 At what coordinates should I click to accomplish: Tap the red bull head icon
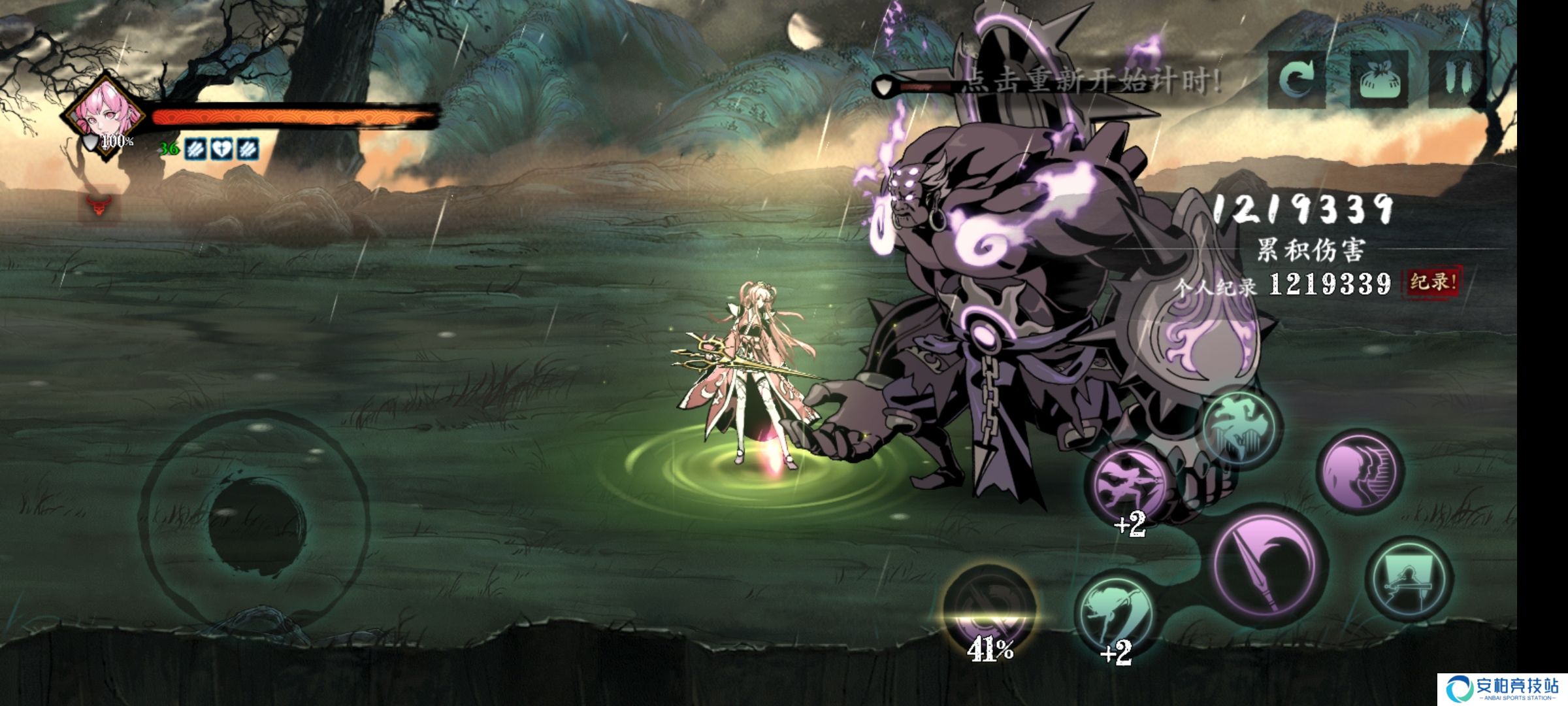point(99,207)
